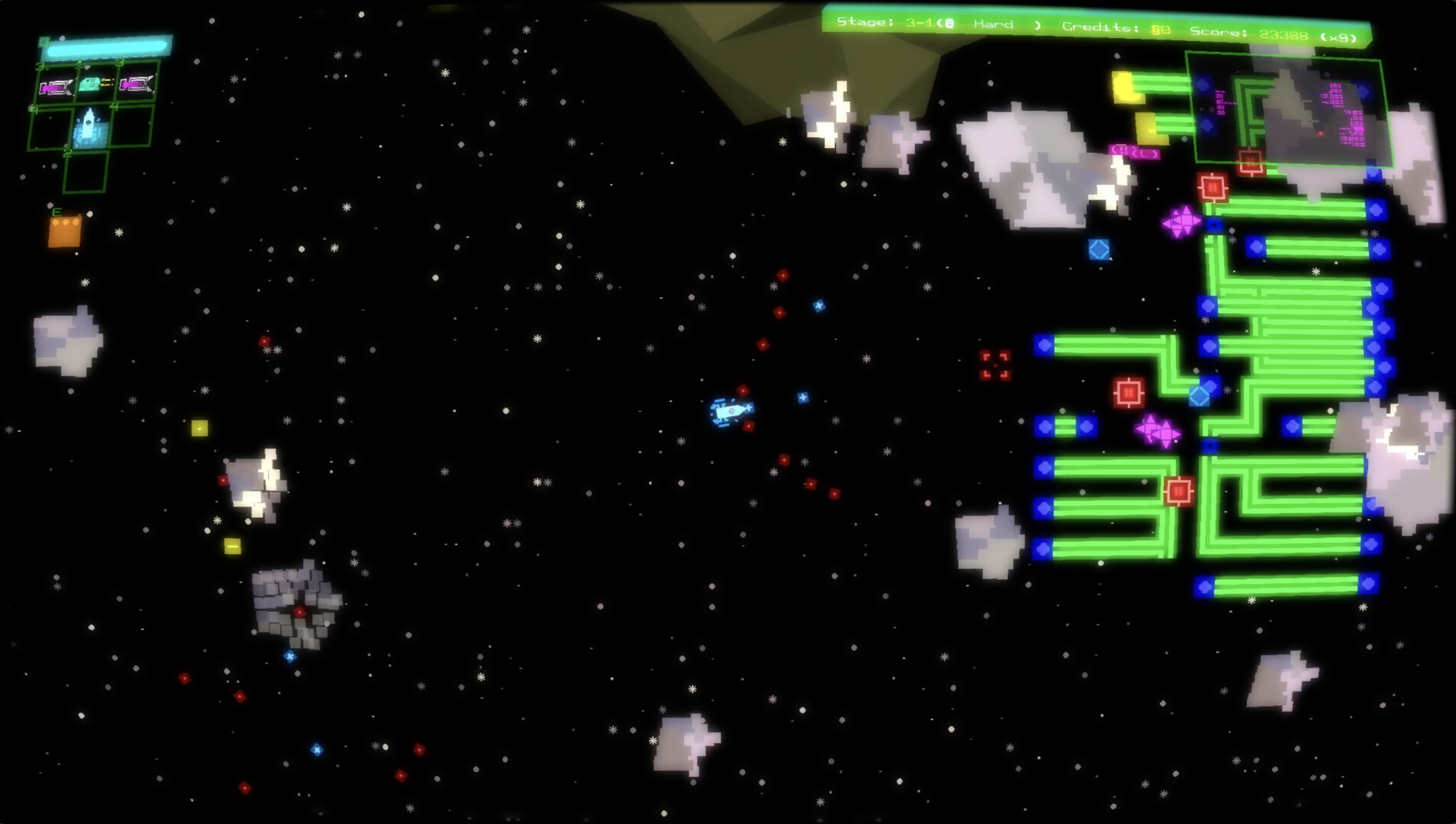Expand the difficulty indicator showing Hard
The width and height of the screenshot is (1456, 824).
(x=993, y=24)
